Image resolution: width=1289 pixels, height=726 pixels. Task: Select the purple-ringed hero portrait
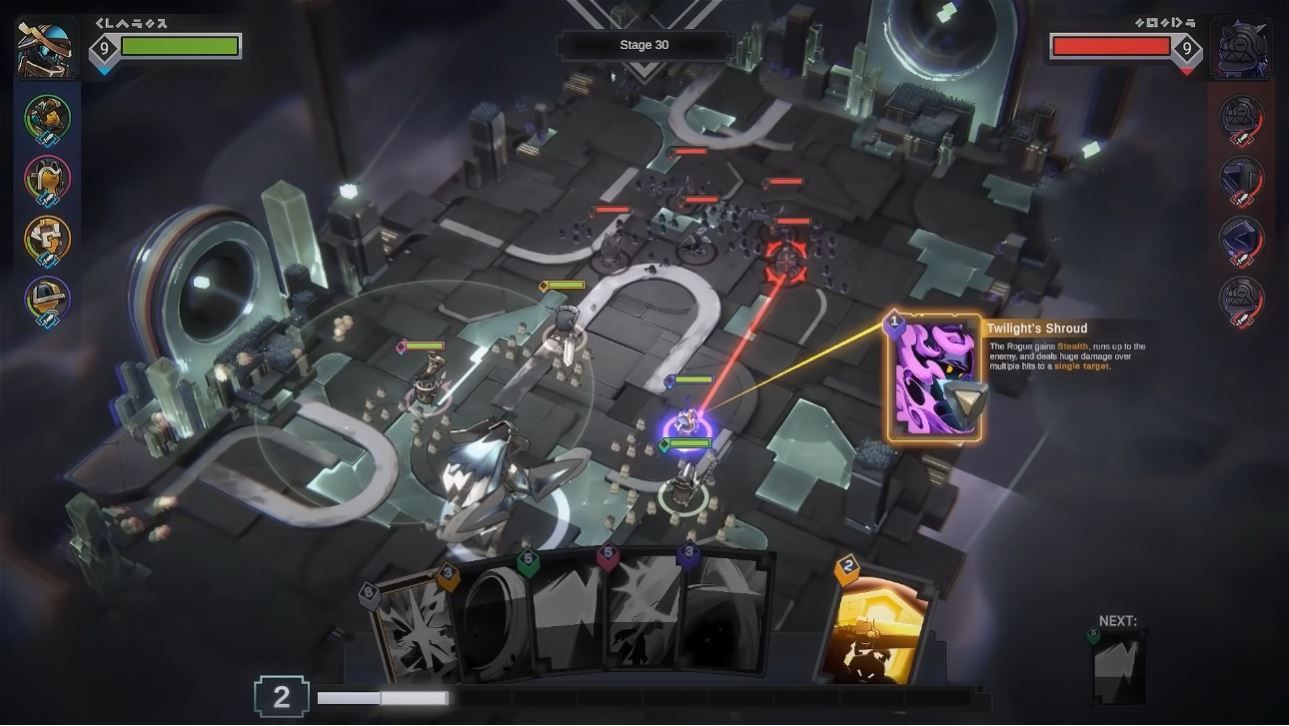click(x=47, y=298)
